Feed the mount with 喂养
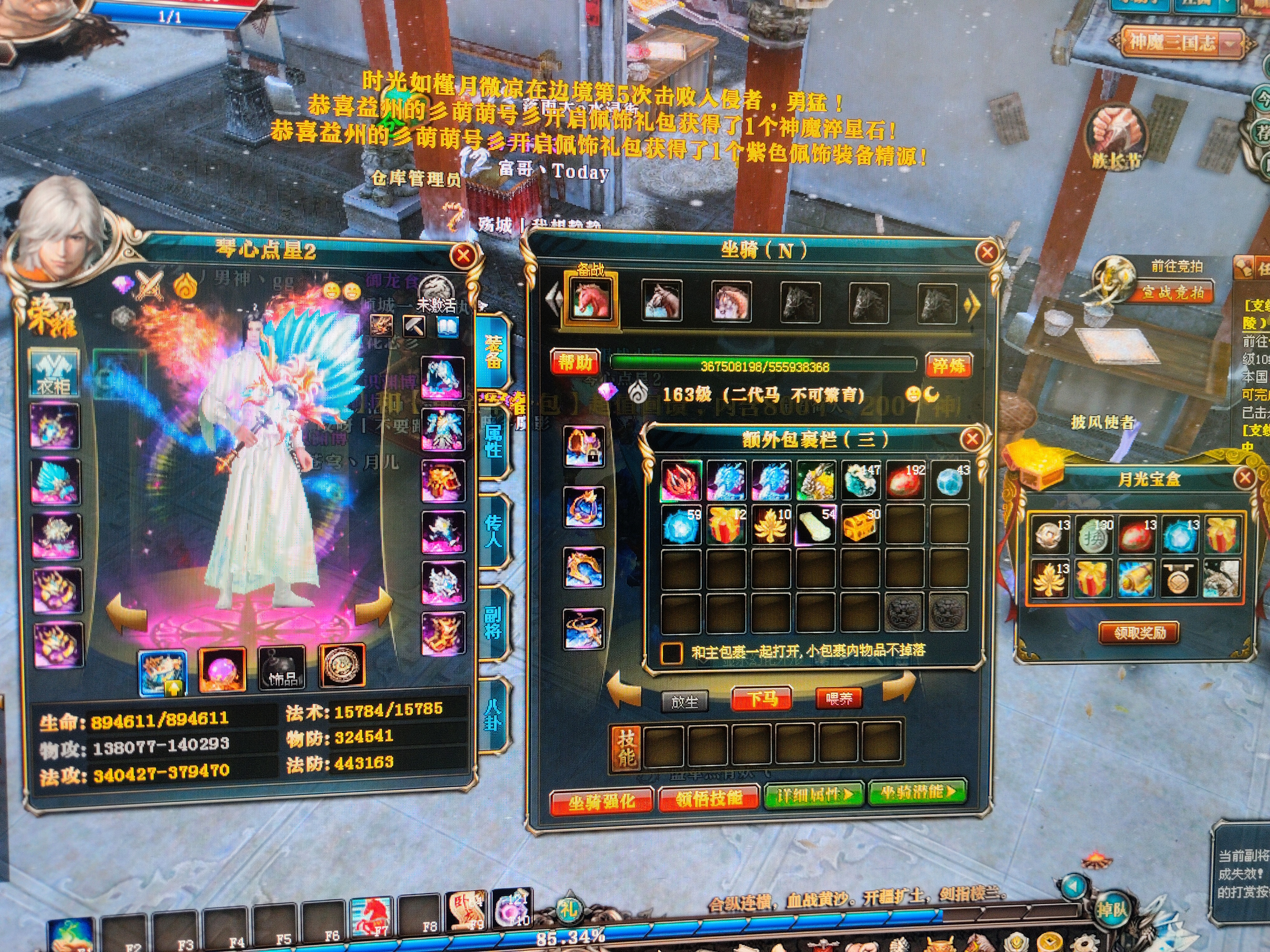Image resolution: width=1270 pixels, height=952 pixels. tap(838, 698)
